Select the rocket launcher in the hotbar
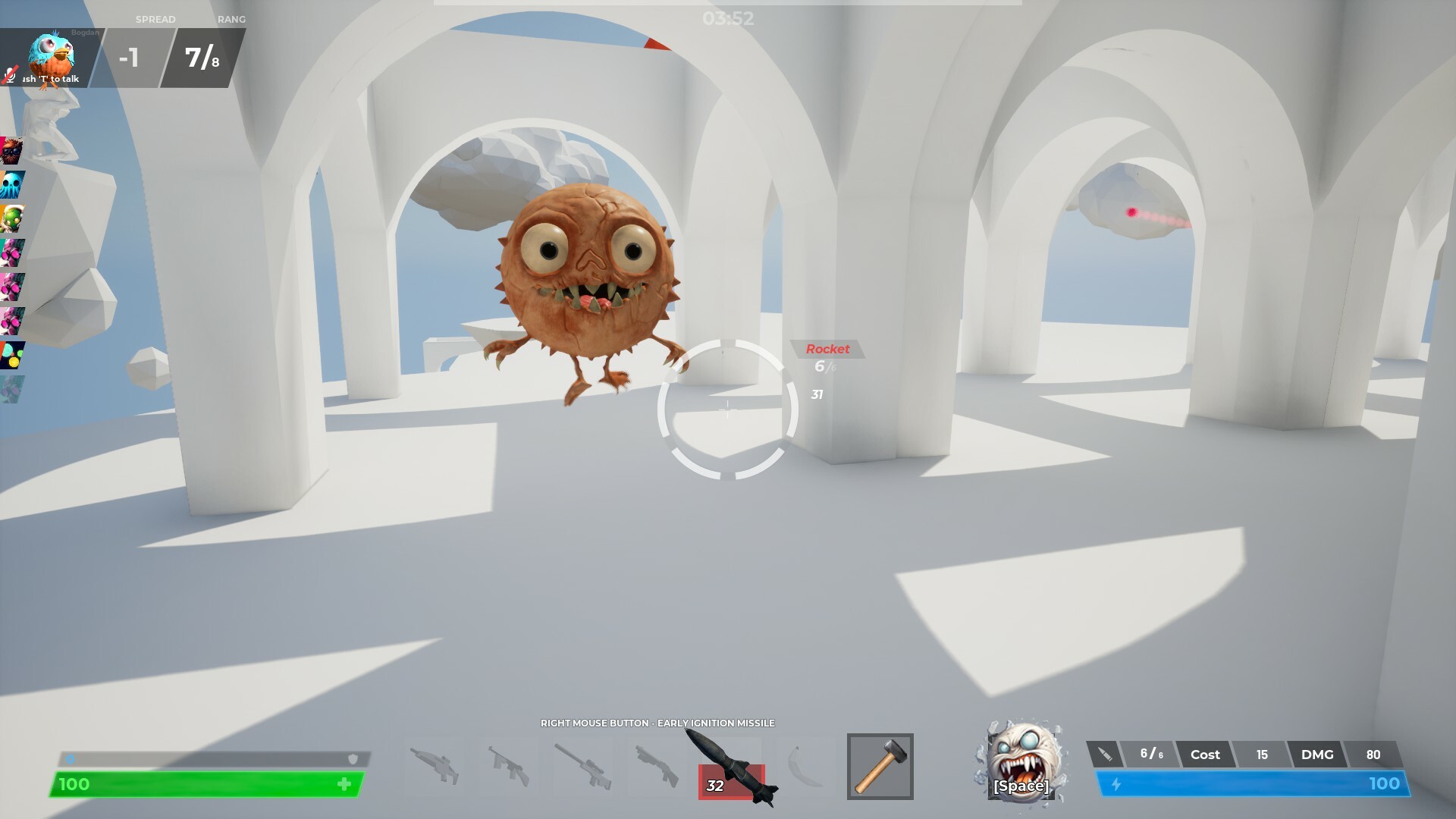The width and height of the screenshot is (1456, 819). click(x=733, y=766)
